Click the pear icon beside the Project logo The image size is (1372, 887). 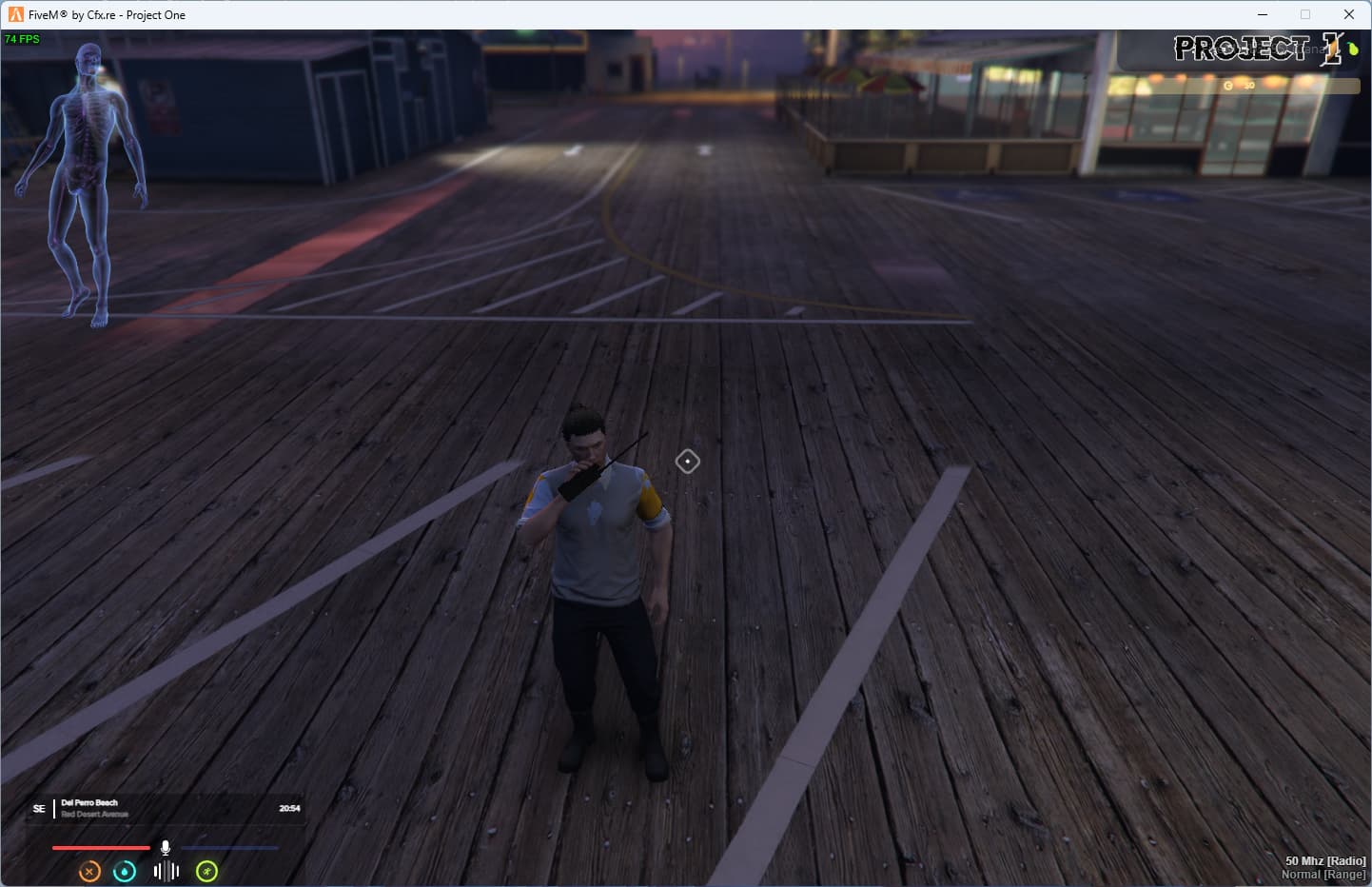pyautogui.click(x=1352, y=48)
